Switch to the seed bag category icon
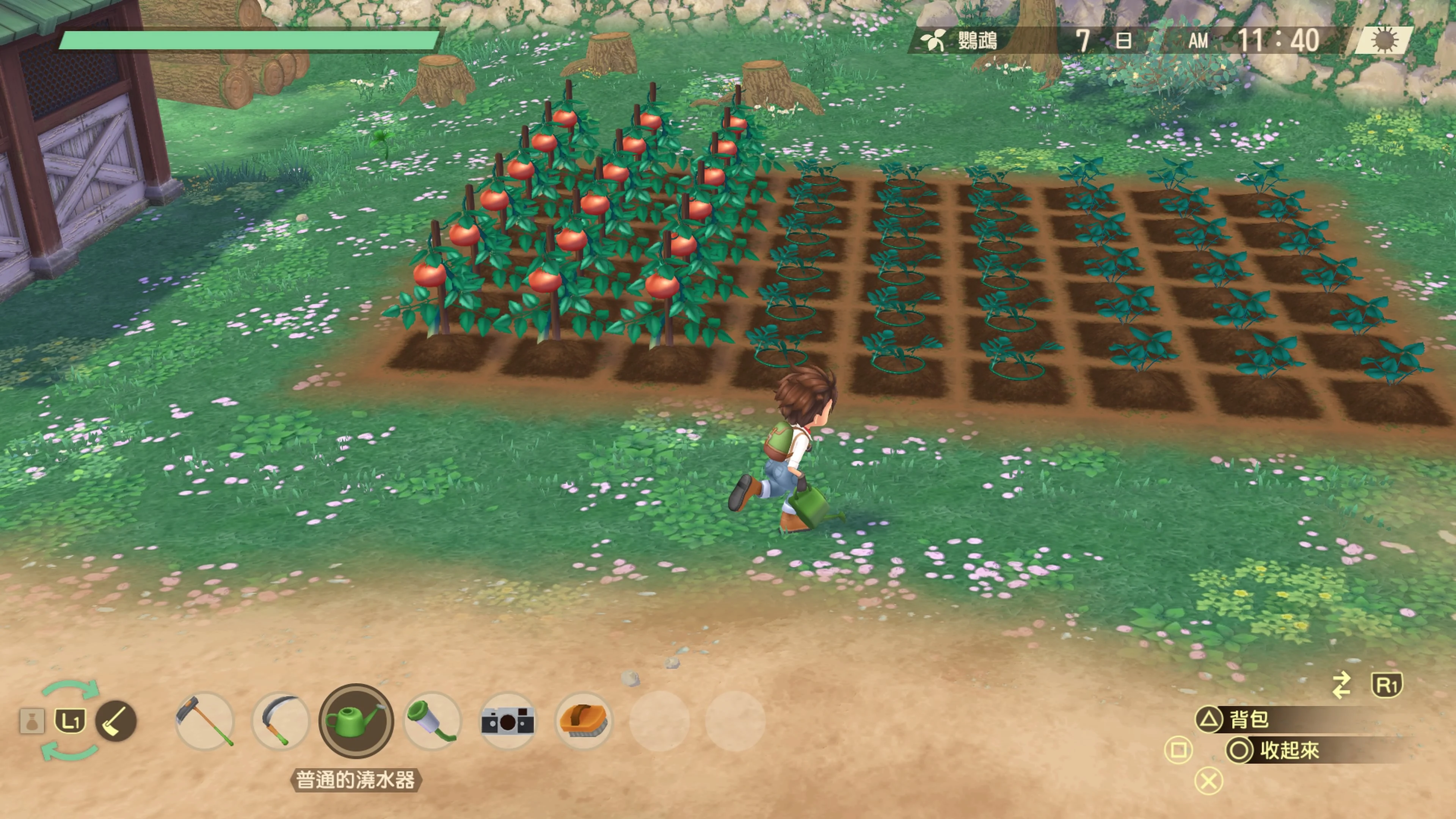 point(31,721)
